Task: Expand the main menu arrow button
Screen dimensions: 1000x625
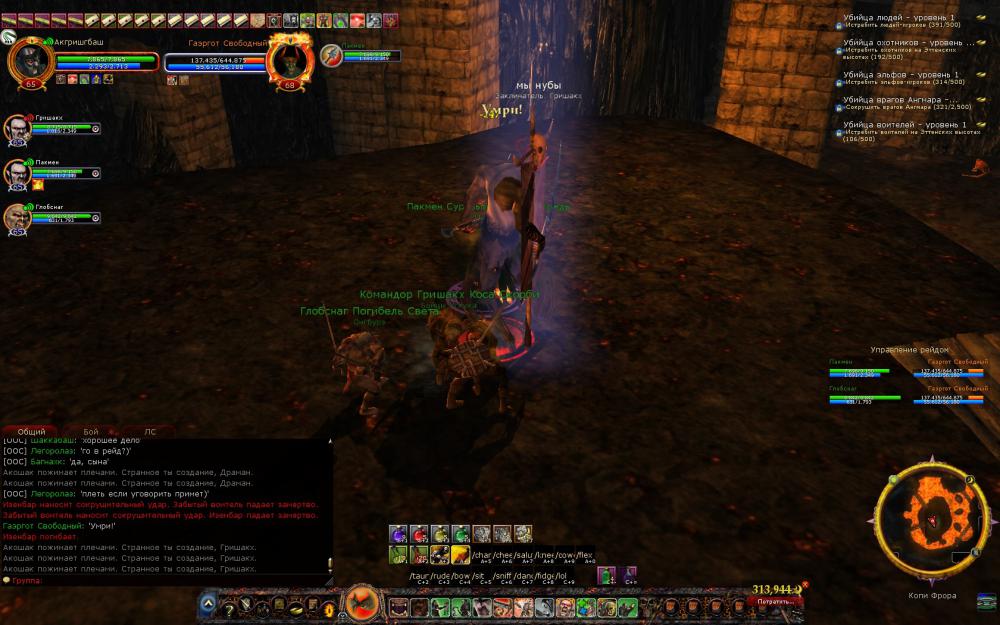Action: 207,604
